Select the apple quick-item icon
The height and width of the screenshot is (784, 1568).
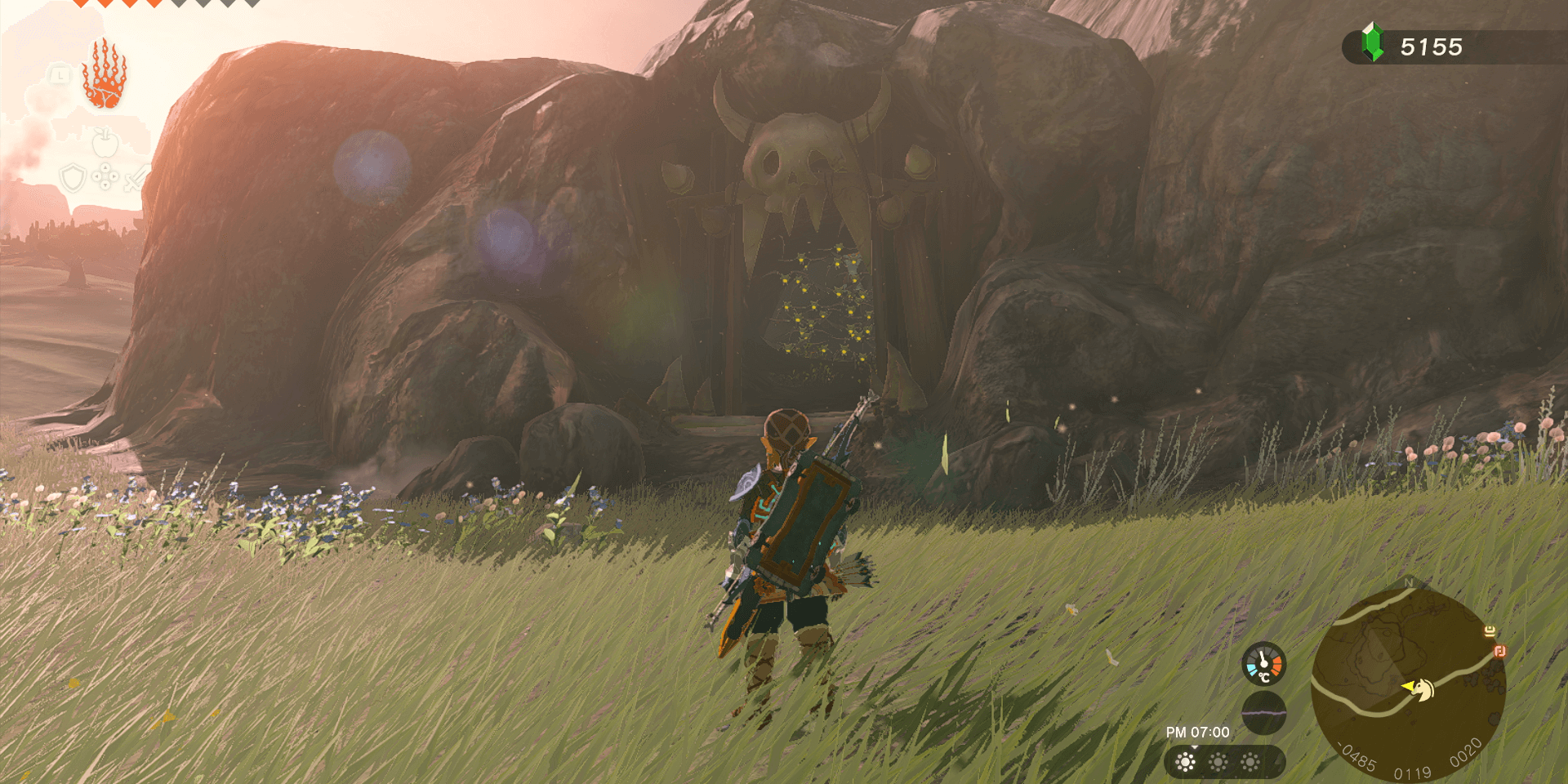(x=105, y=144)
